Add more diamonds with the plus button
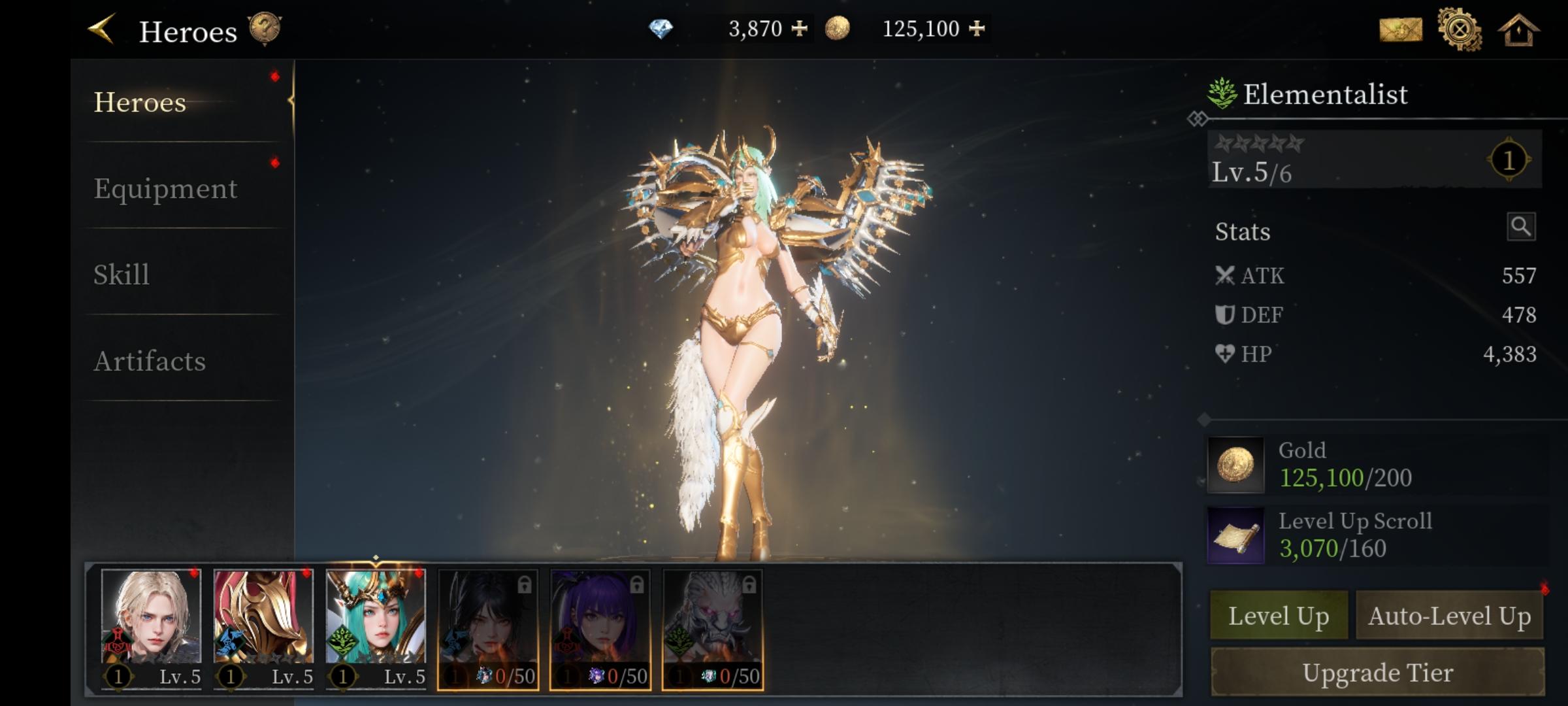 pos(799,29)
